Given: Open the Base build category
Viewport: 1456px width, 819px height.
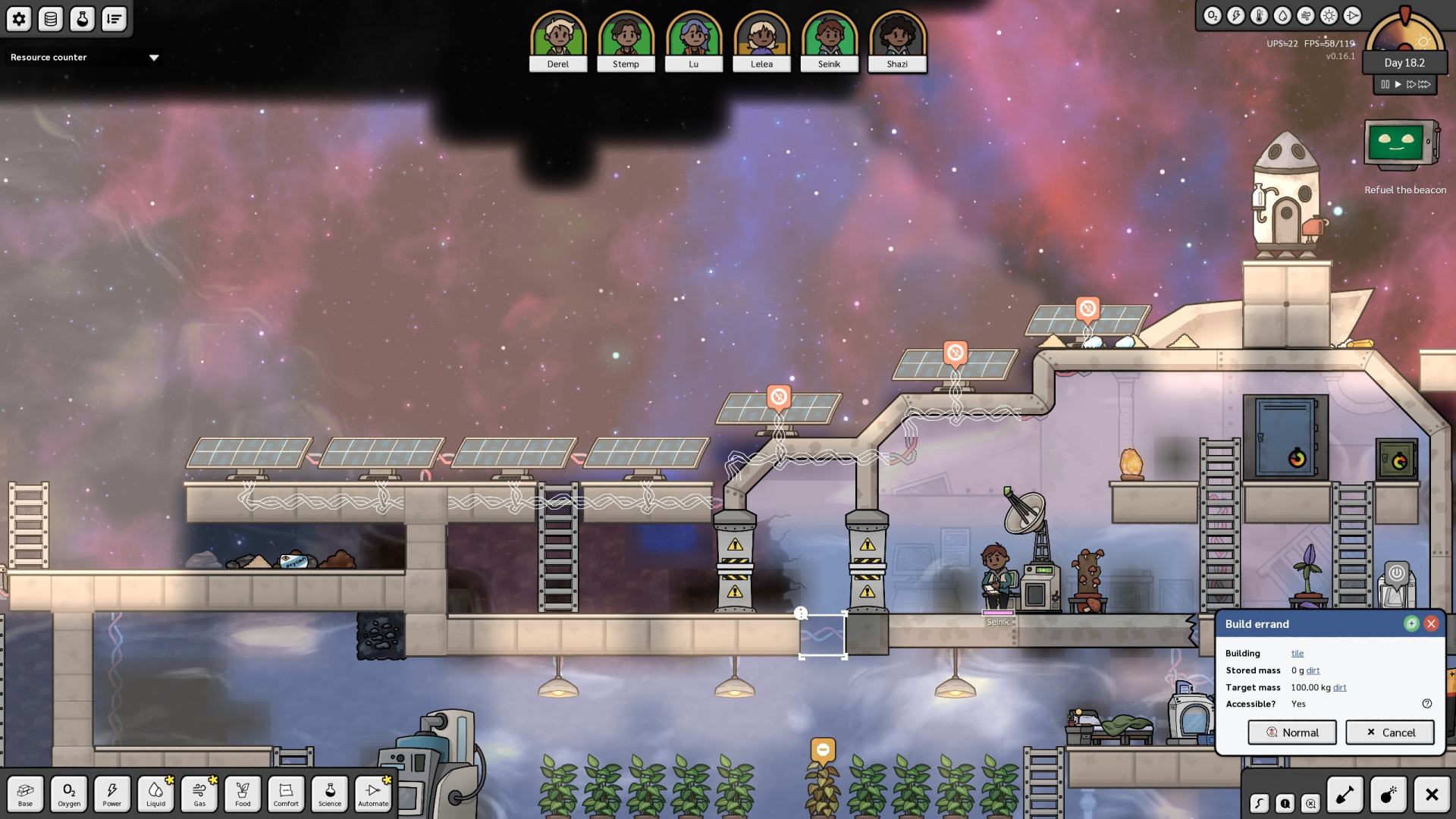Looking at the screenshot, I should 25,794.
